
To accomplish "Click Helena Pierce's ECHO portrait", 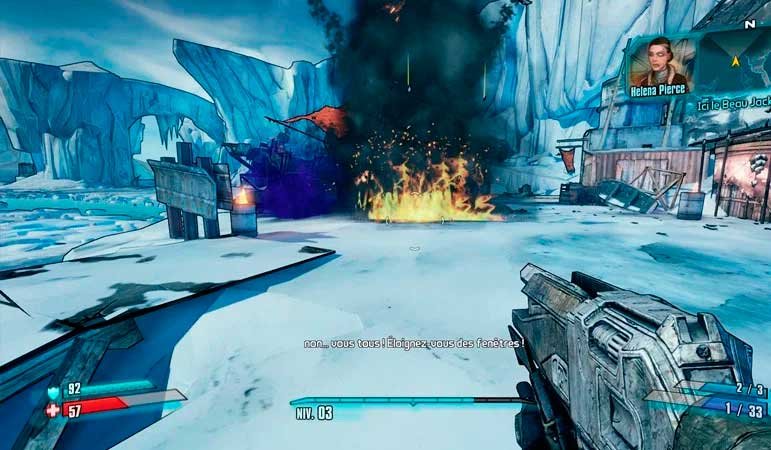I will click(658, 62).
